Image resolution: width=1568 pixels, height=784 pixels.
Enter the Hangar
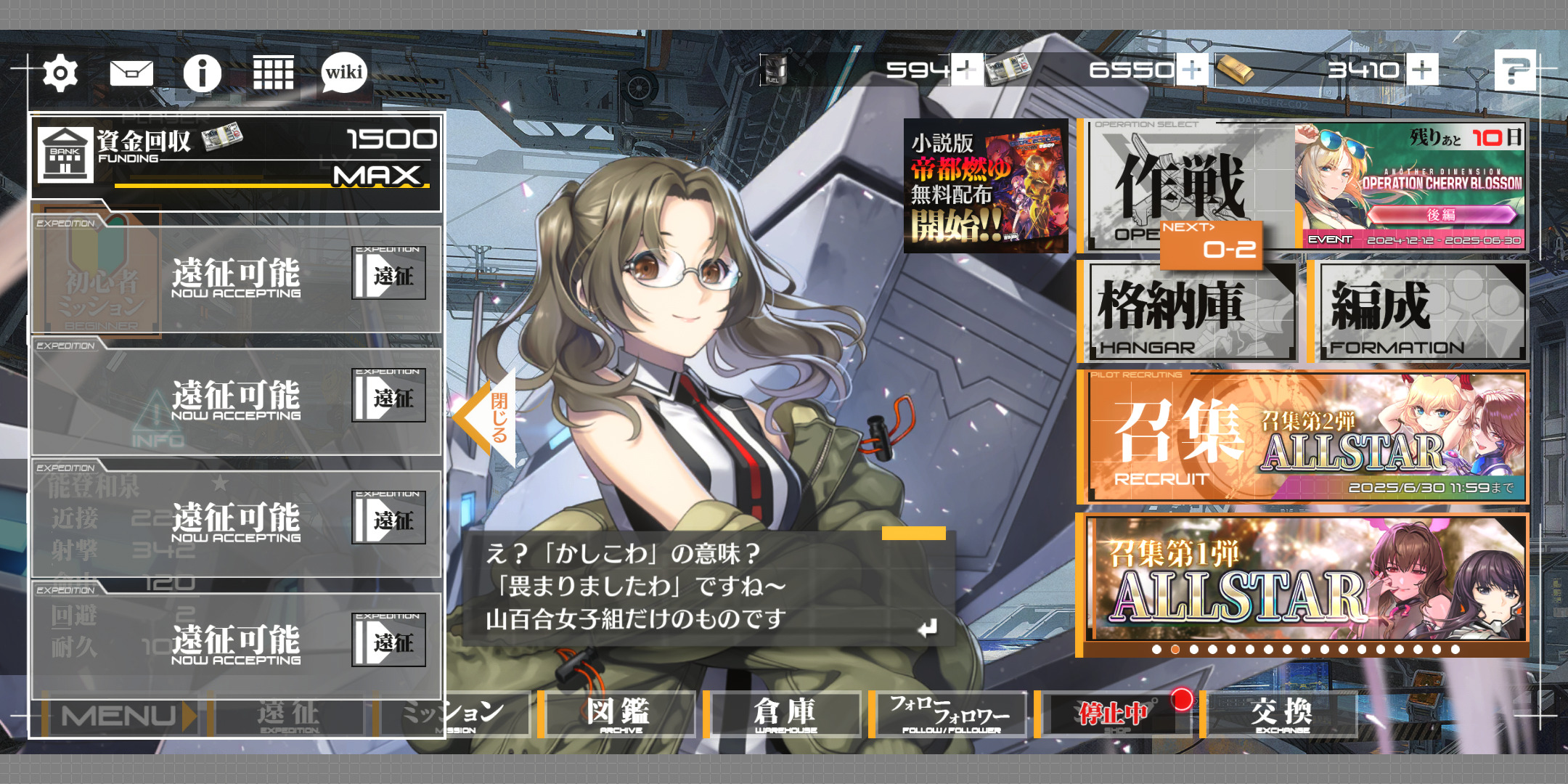click(1188, 312)
